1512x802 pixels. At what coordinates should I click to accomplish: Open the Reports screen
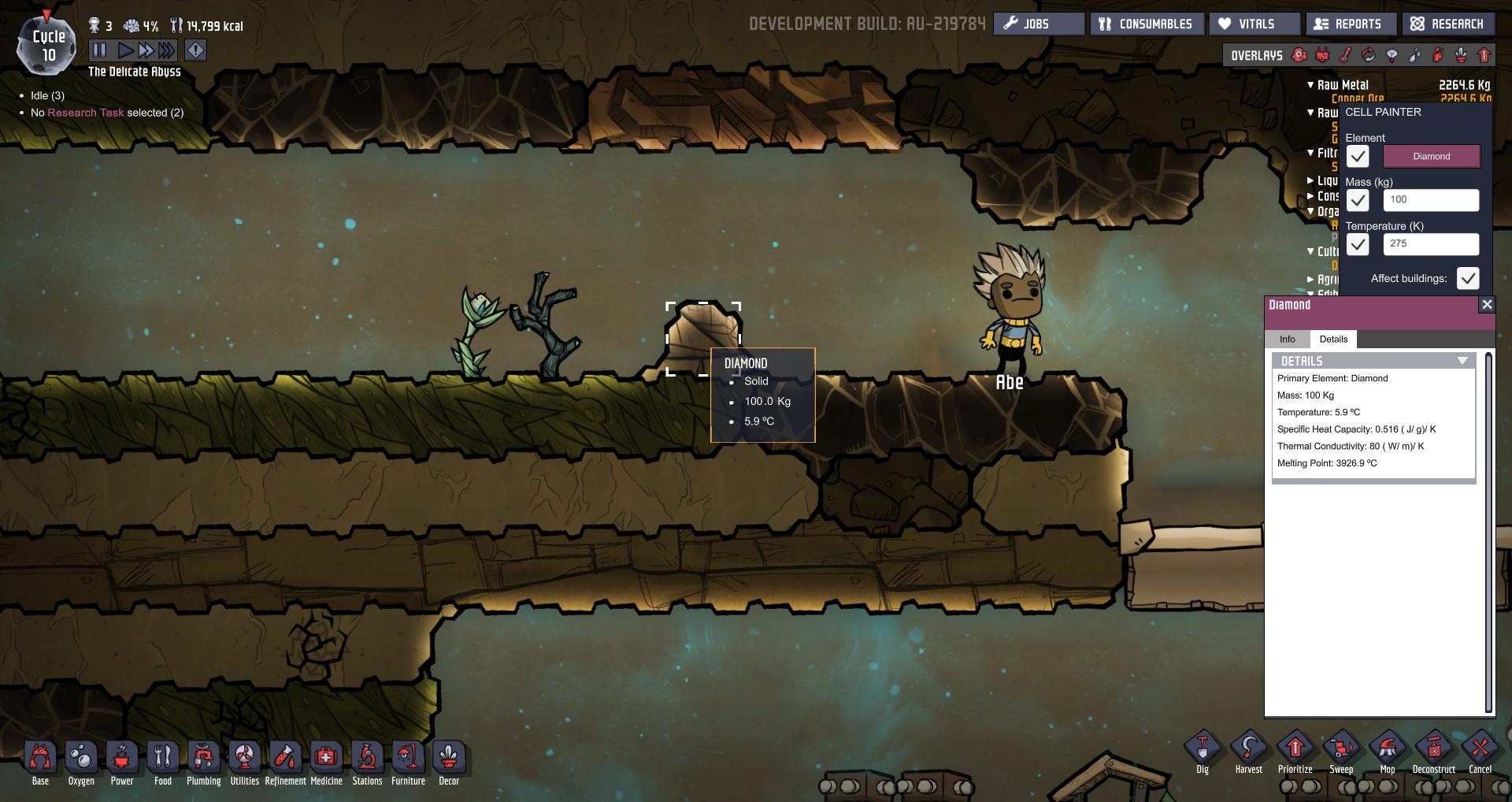(x=1350, y=24)
